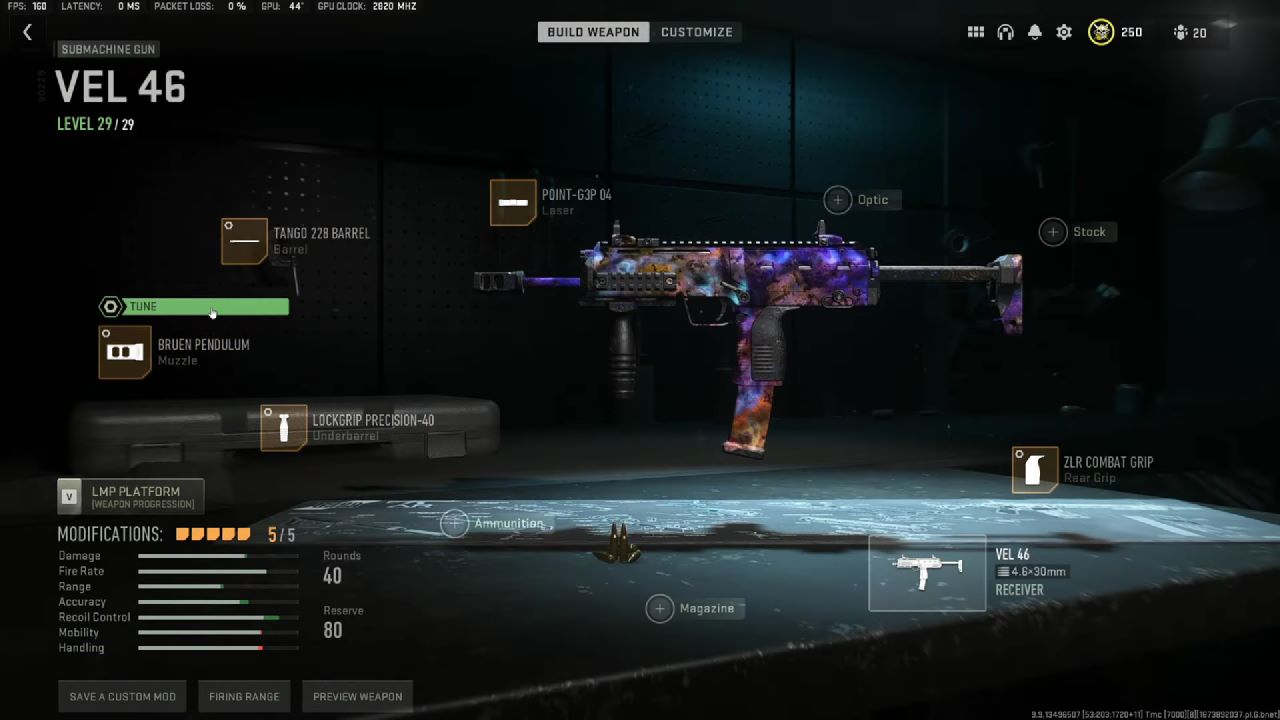Select the Point-G3P 04 laser icon
Screen dimensions: 1280x720
click(x=513, y=202)
